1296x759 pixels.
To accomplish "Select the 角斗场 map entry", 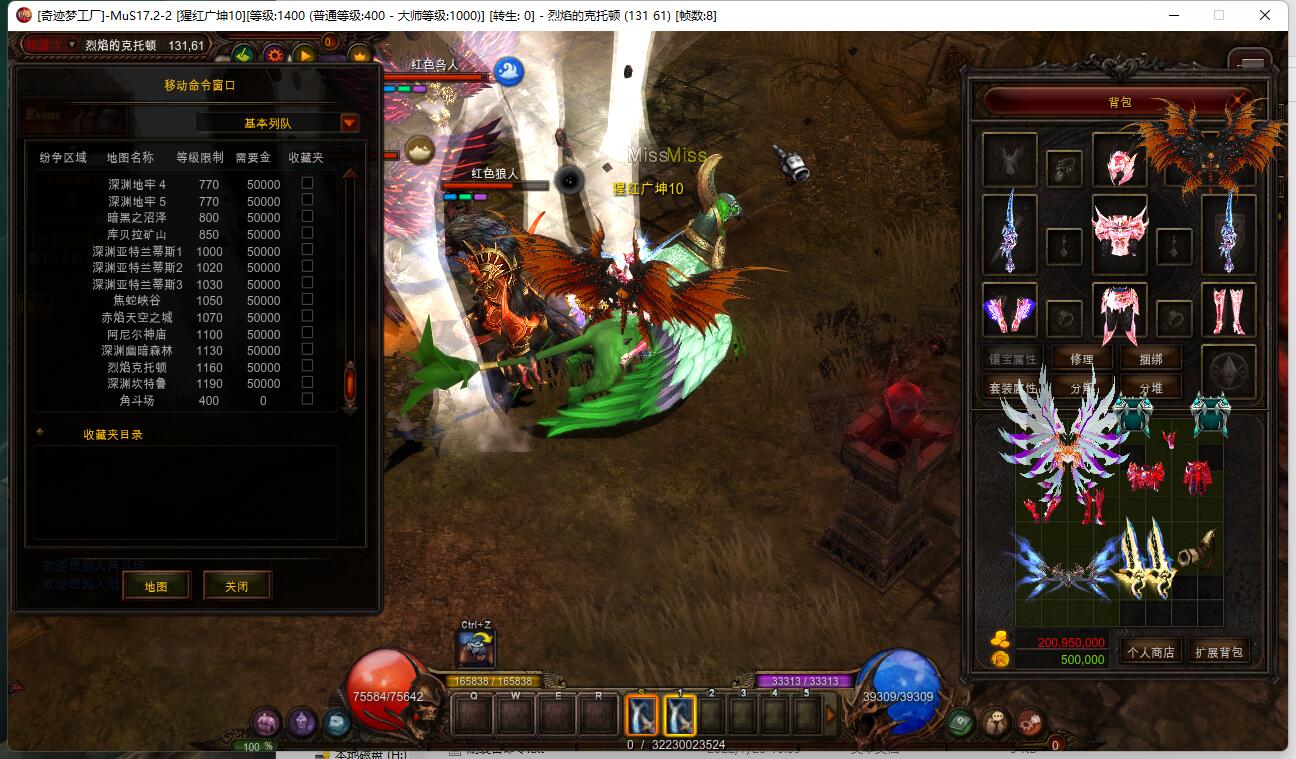I will point(137,400).
